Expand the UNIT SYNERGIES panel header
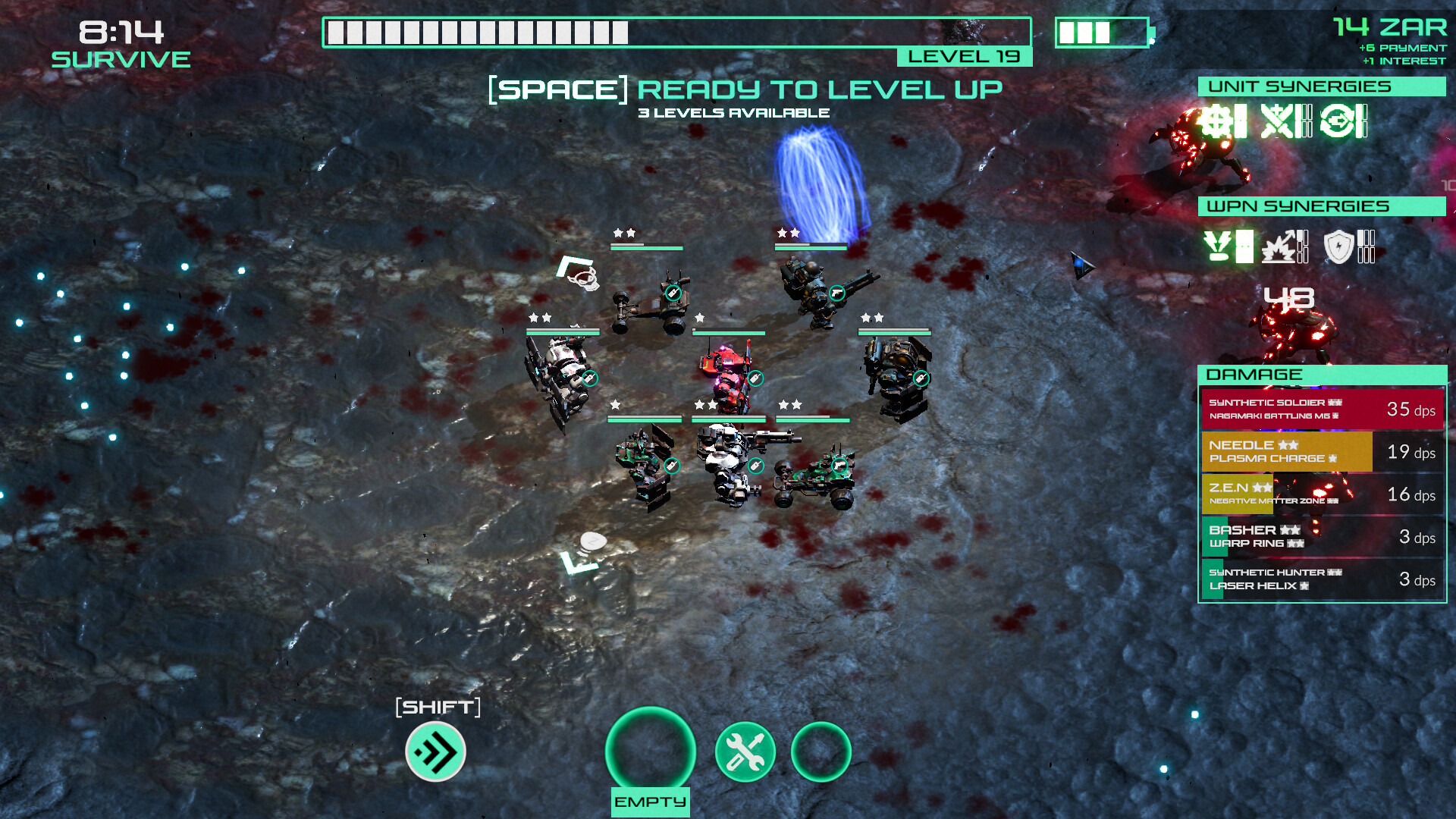The height and width of the screenshot is (819, 1456). pos(1322,86)
